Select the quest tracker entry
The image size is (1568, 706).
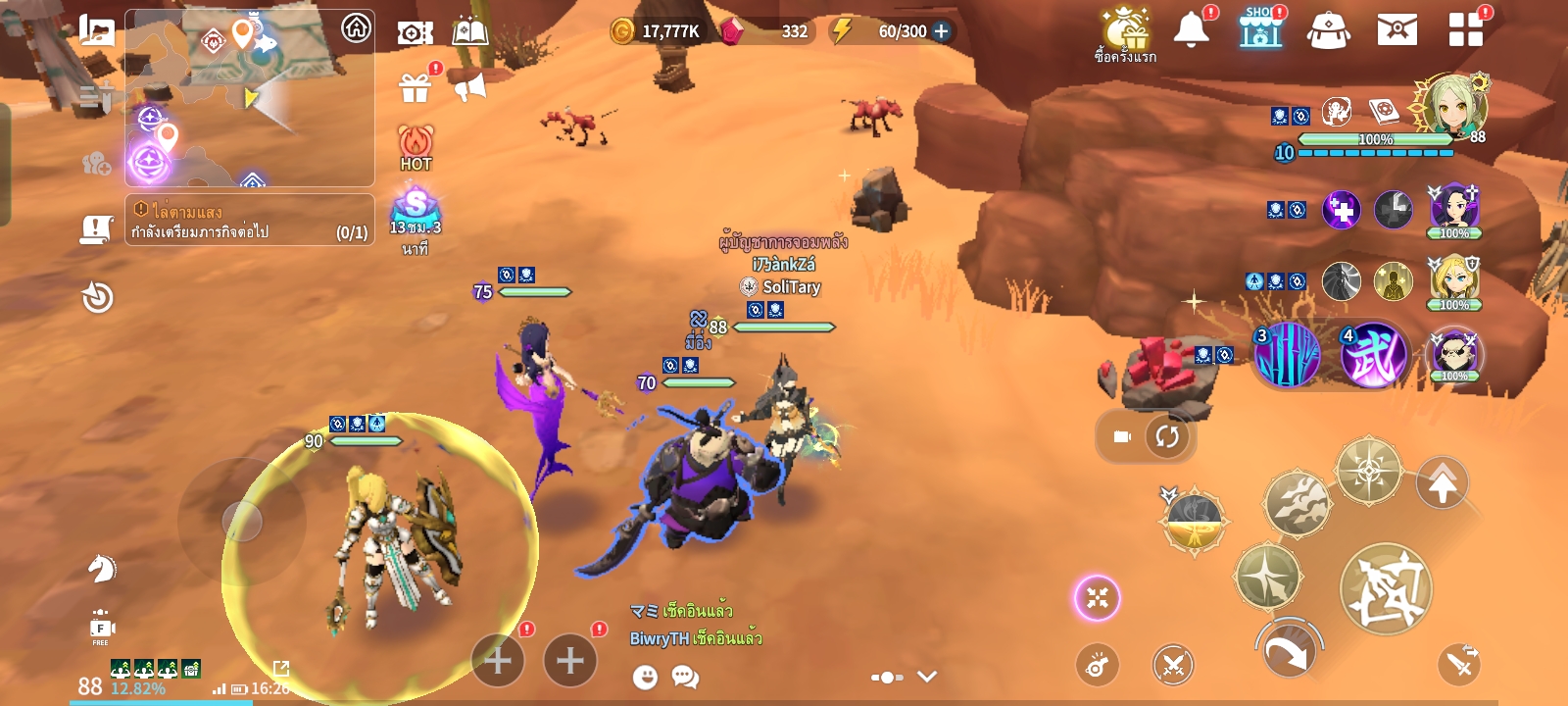(250, 221)
